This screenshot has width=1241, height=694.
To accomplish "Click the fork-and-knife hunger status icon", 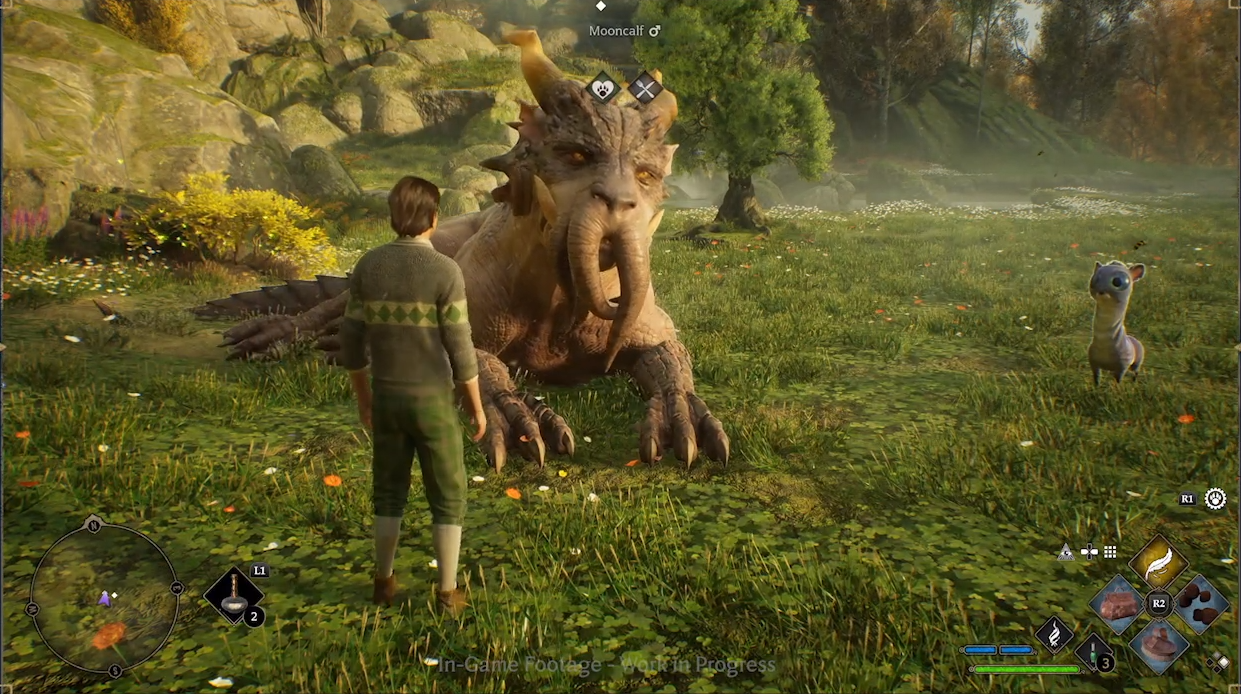I will coord(644,89).
